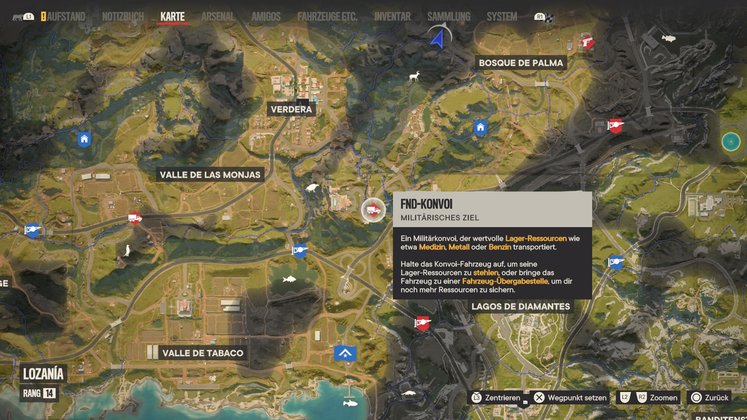Show the Inventar tab
Image resolution: width=747 pixels, height=420 pixels.
[392, 17]
